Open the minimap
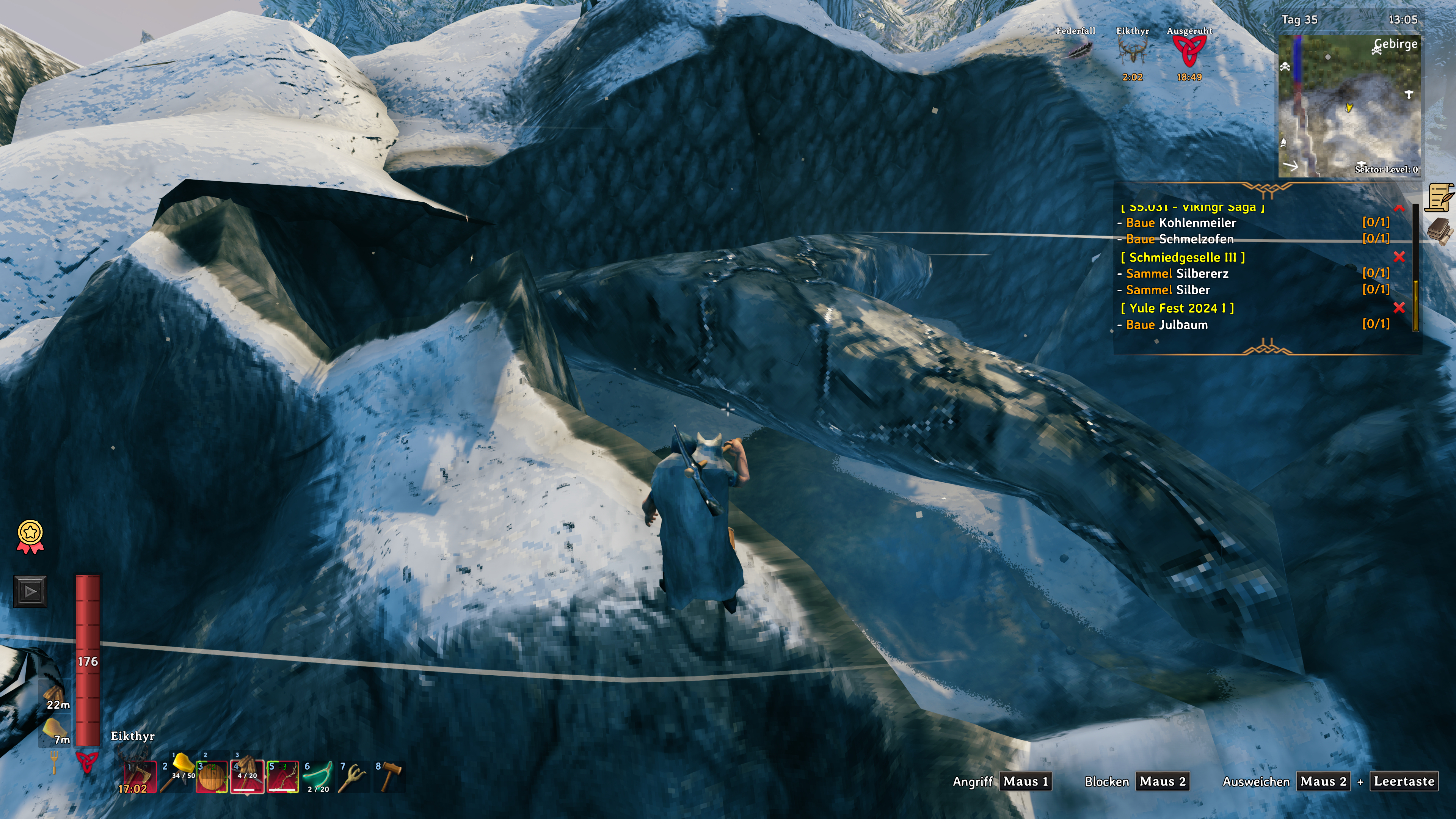 click(x=1349, y=106)
